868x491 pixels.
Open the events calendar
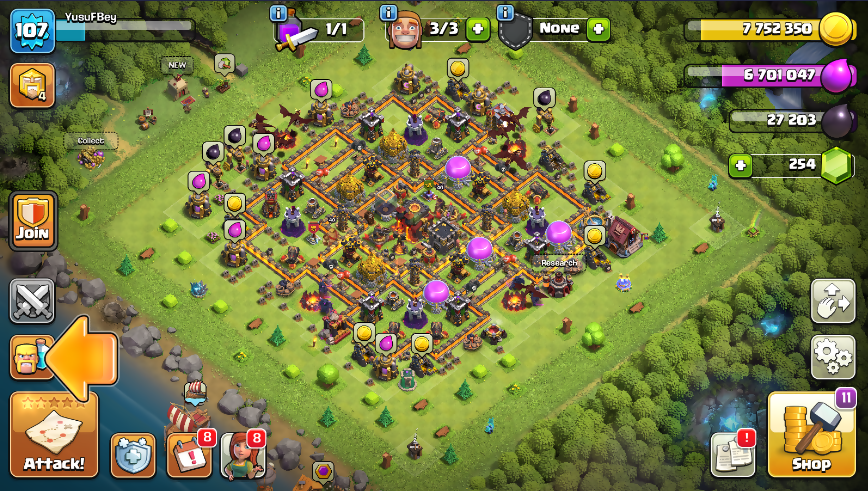[x=190, y=455]
